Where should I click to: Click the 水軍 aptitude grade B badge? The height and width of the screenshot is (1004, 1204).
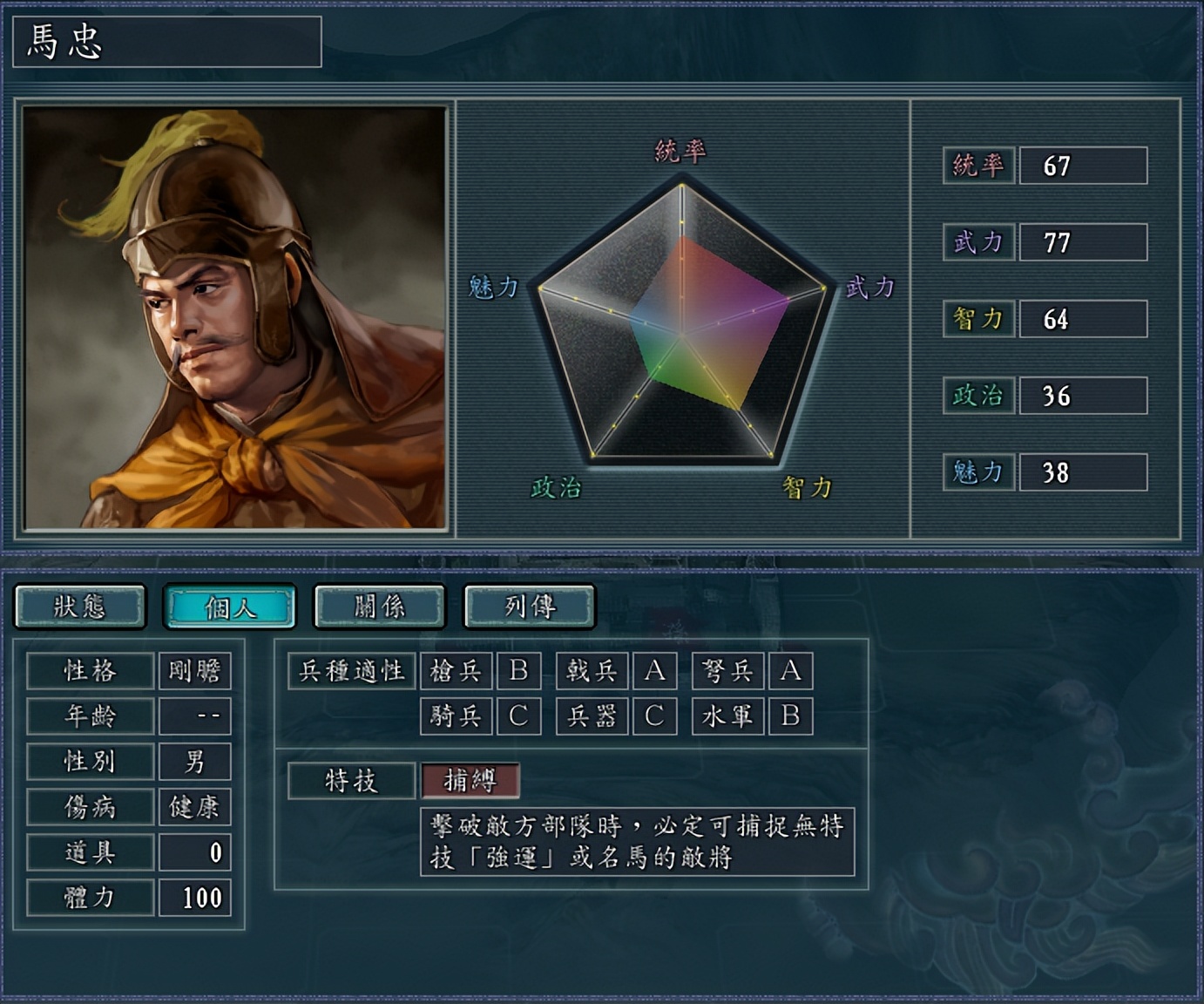click(x=790, y=716)
